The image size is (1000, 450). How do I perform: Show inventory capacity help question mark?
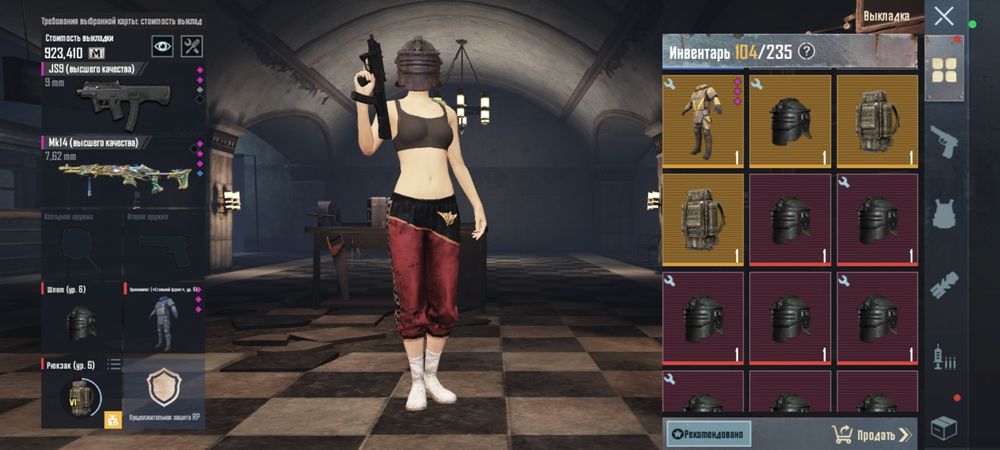click(807, 52)
